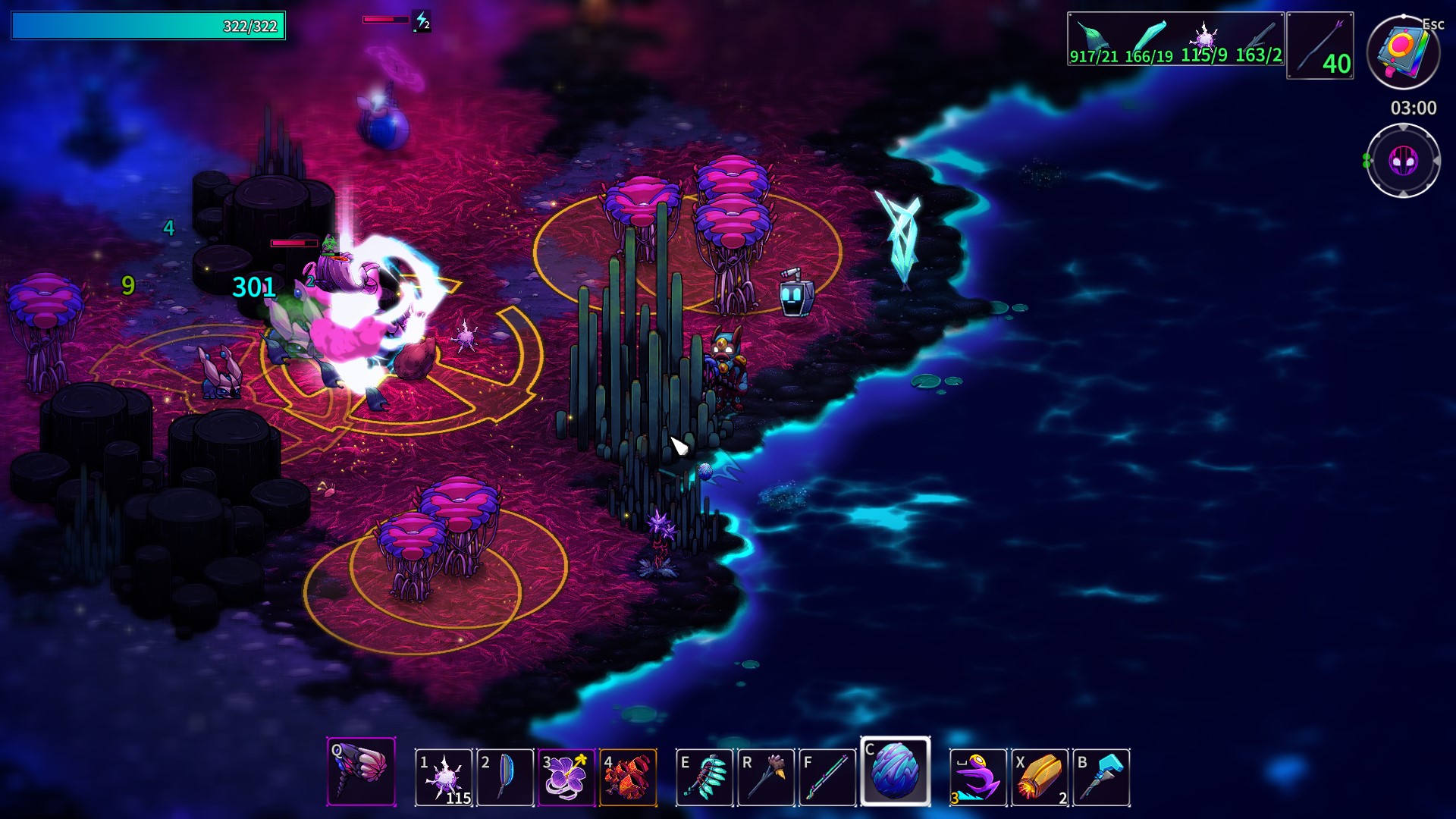
Task: Select the blue leaf blade slot
Action: tap(505, 777)
